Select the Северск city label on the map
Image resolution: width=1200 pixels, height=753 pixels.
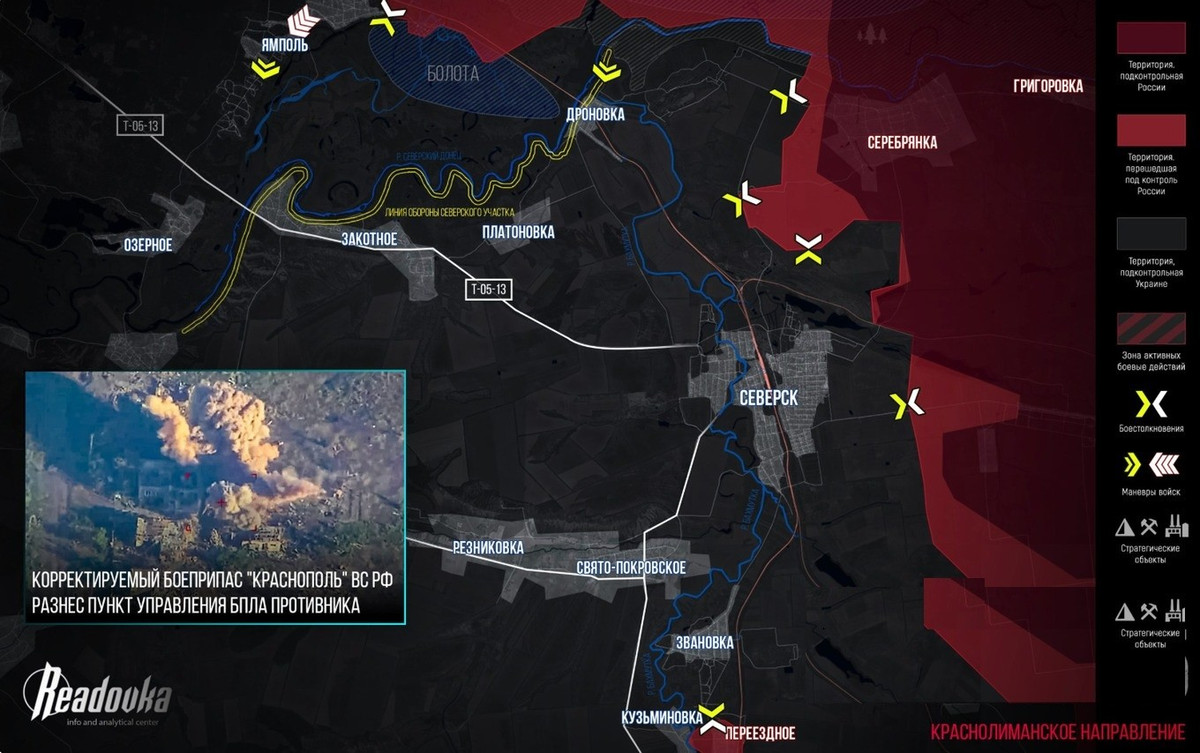click(x=768, y=397)
